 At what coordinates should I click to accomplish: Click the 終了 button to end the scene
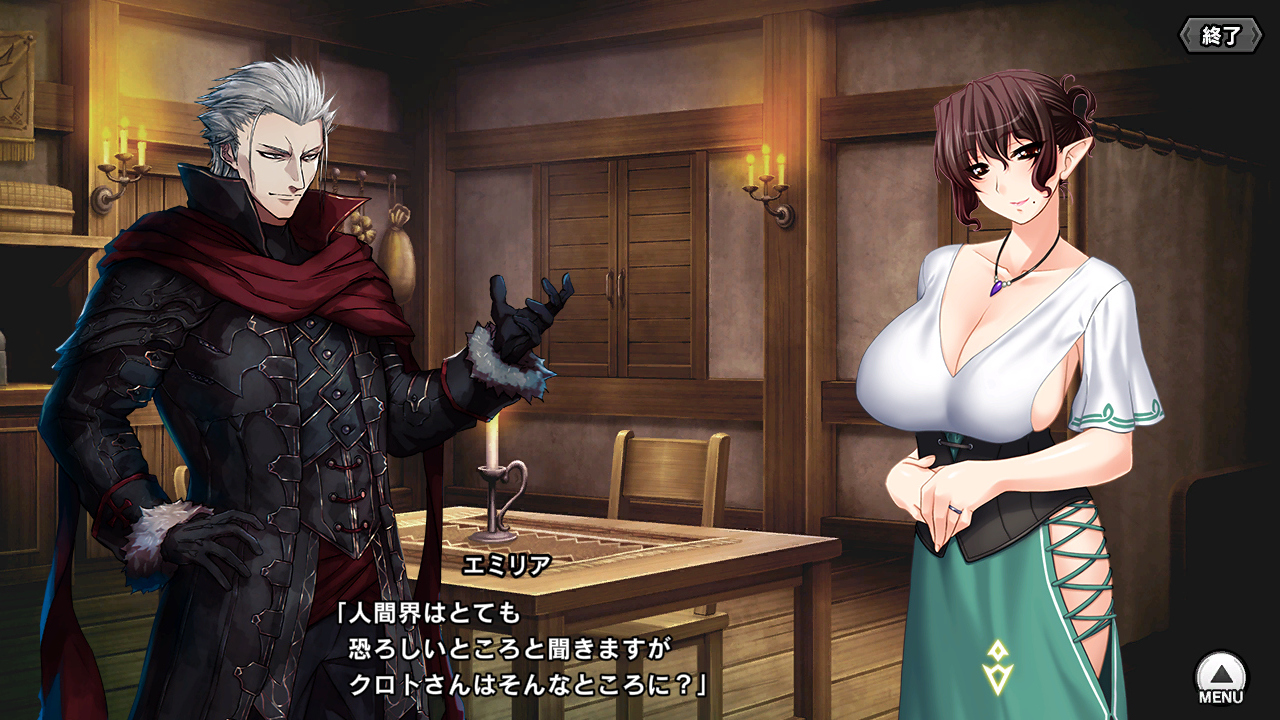tap(1220, 36)
